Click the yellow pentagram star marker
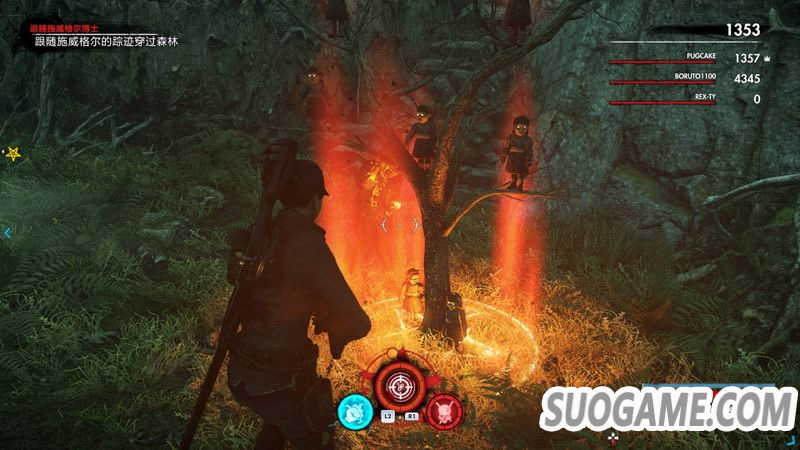Viewport: 800px width, 450px height. pos(14,154)
